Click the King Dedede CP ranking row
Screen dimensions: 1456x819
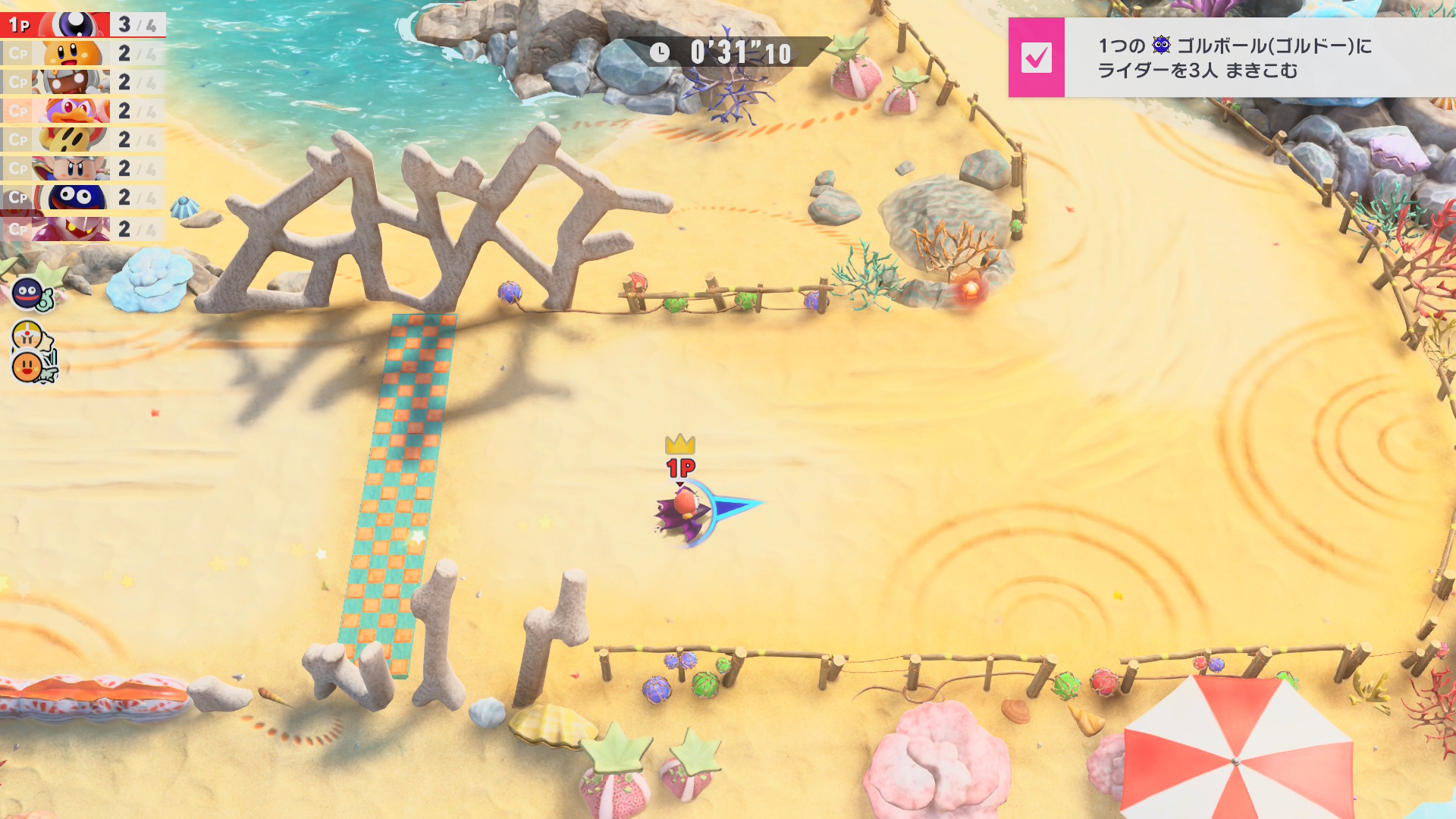82,111
